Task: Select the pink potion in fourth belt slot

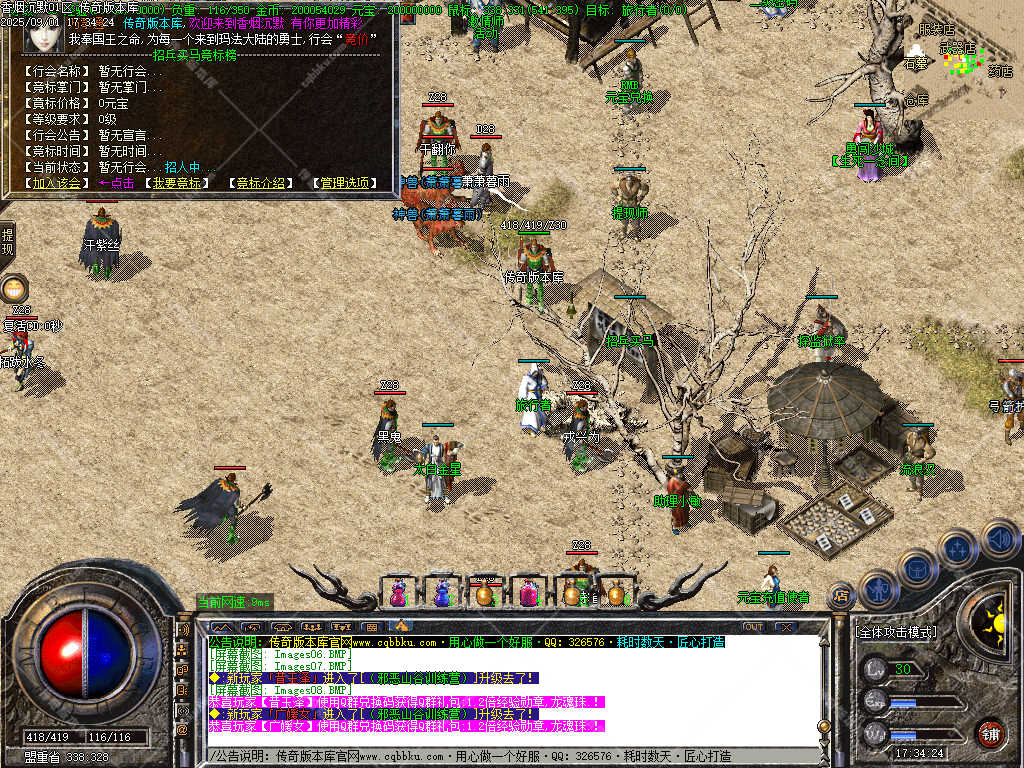Action: 528,593
